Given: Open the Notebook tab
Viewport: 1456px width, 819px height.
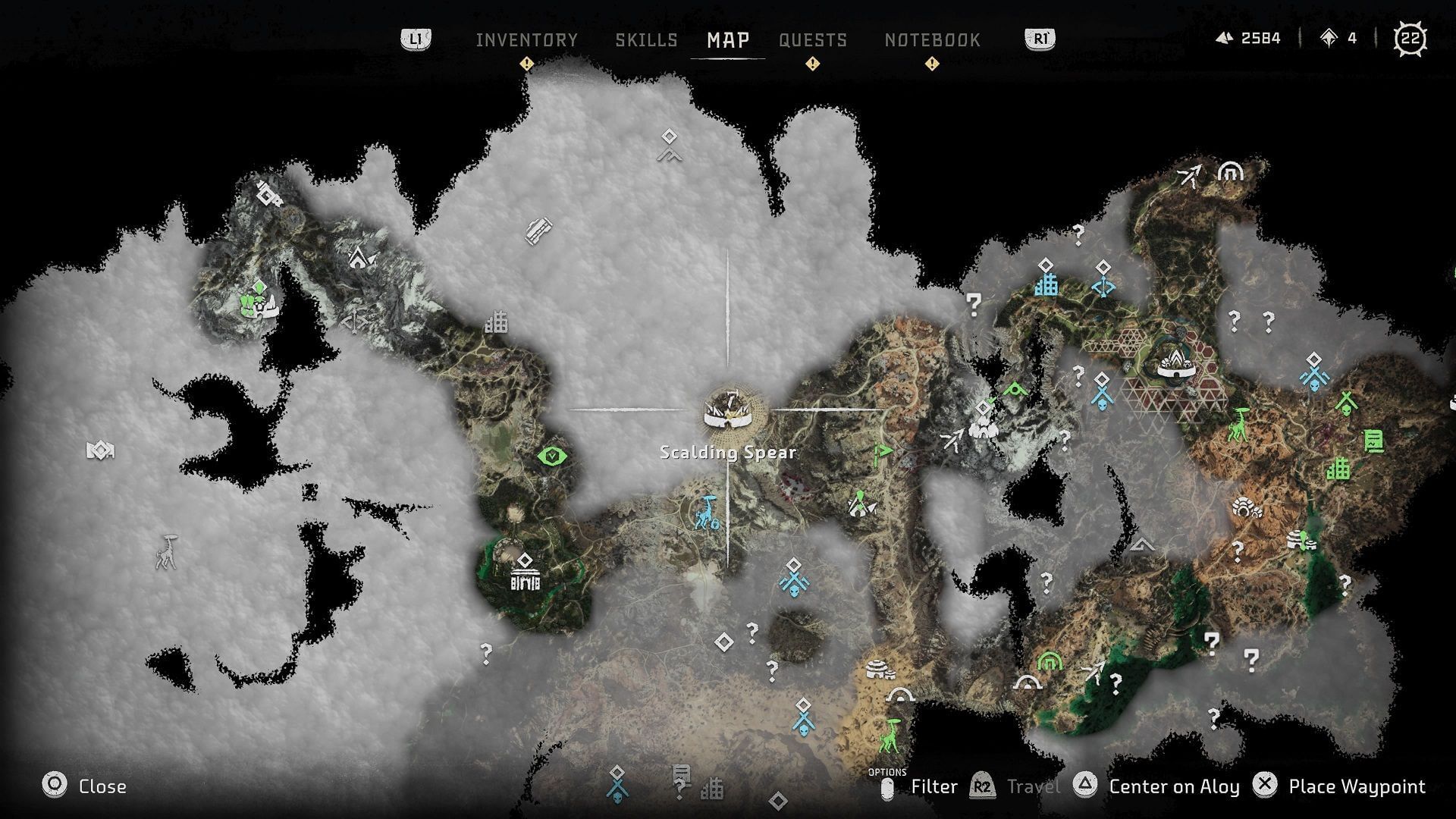Looking at the screenshot, I should point(932,40).
